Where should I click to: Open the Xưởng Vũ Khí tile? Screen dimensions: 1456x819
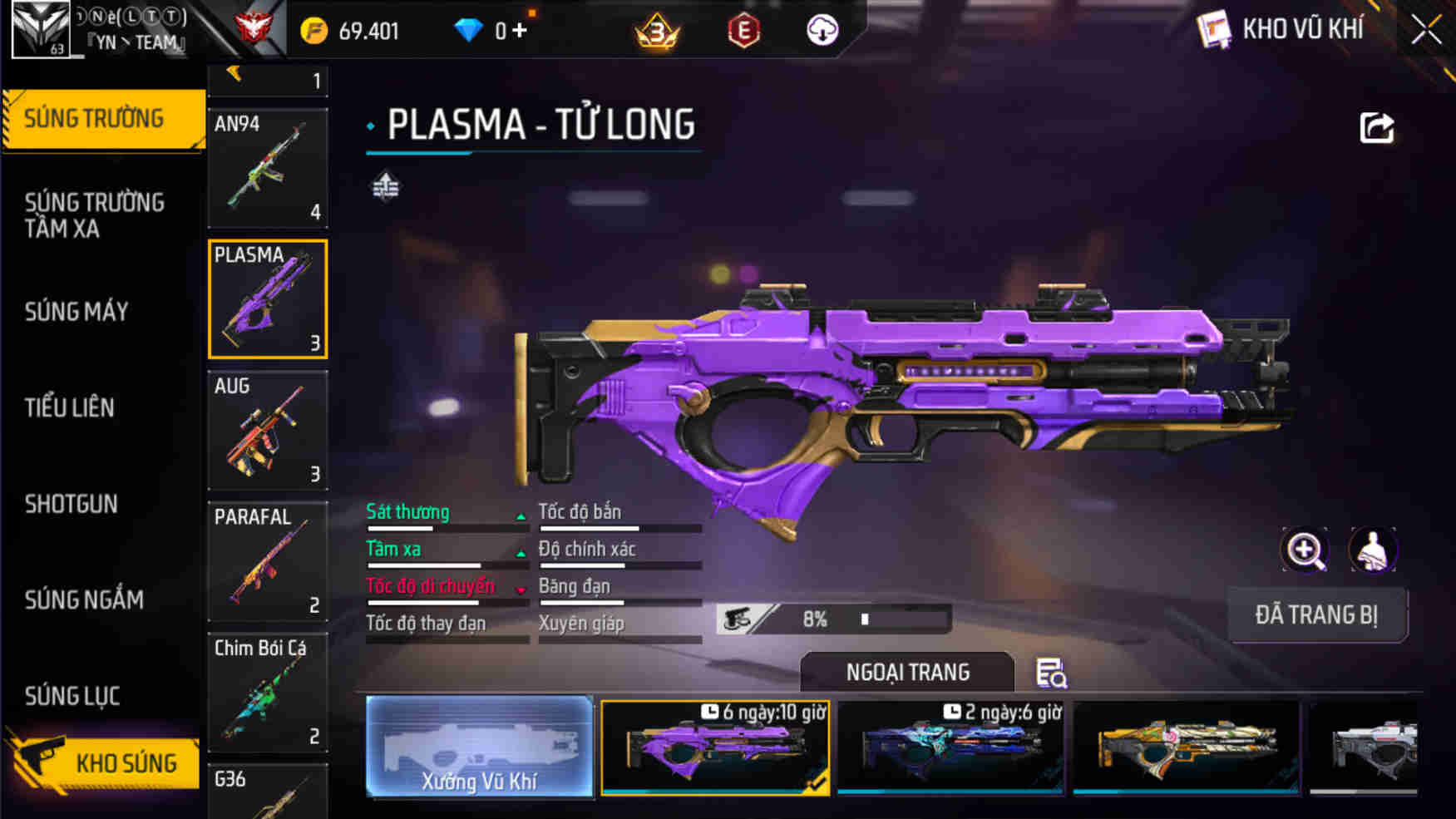(480, 747)
